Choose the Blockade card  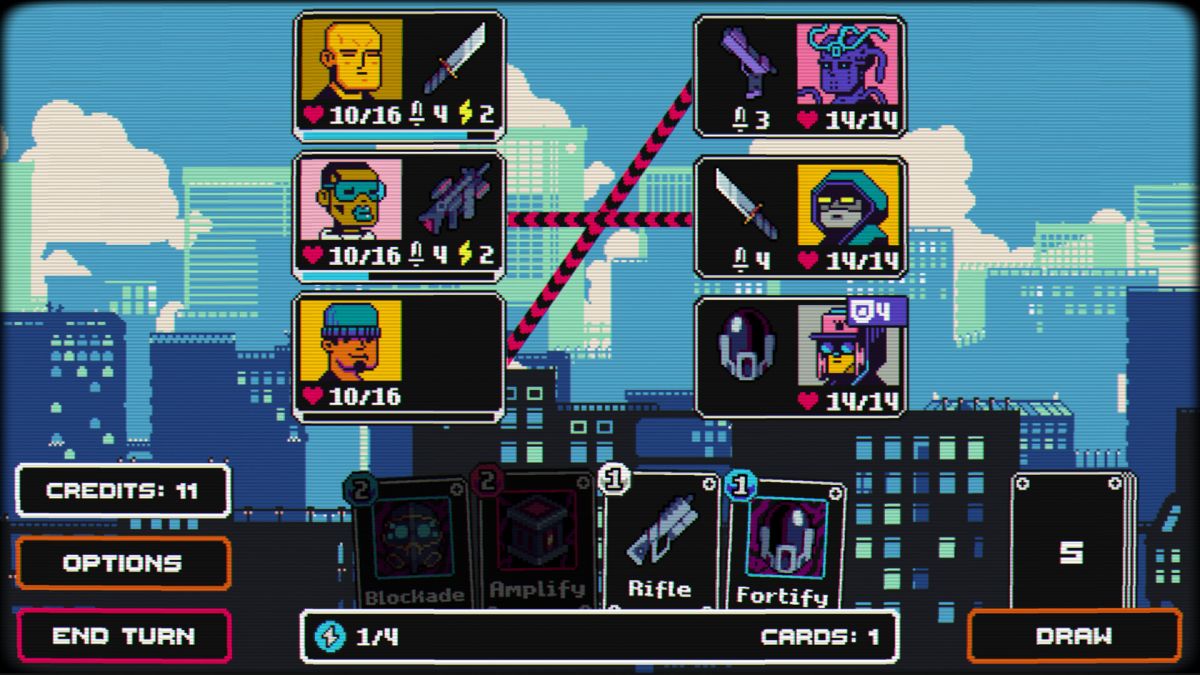pos(413,545)
